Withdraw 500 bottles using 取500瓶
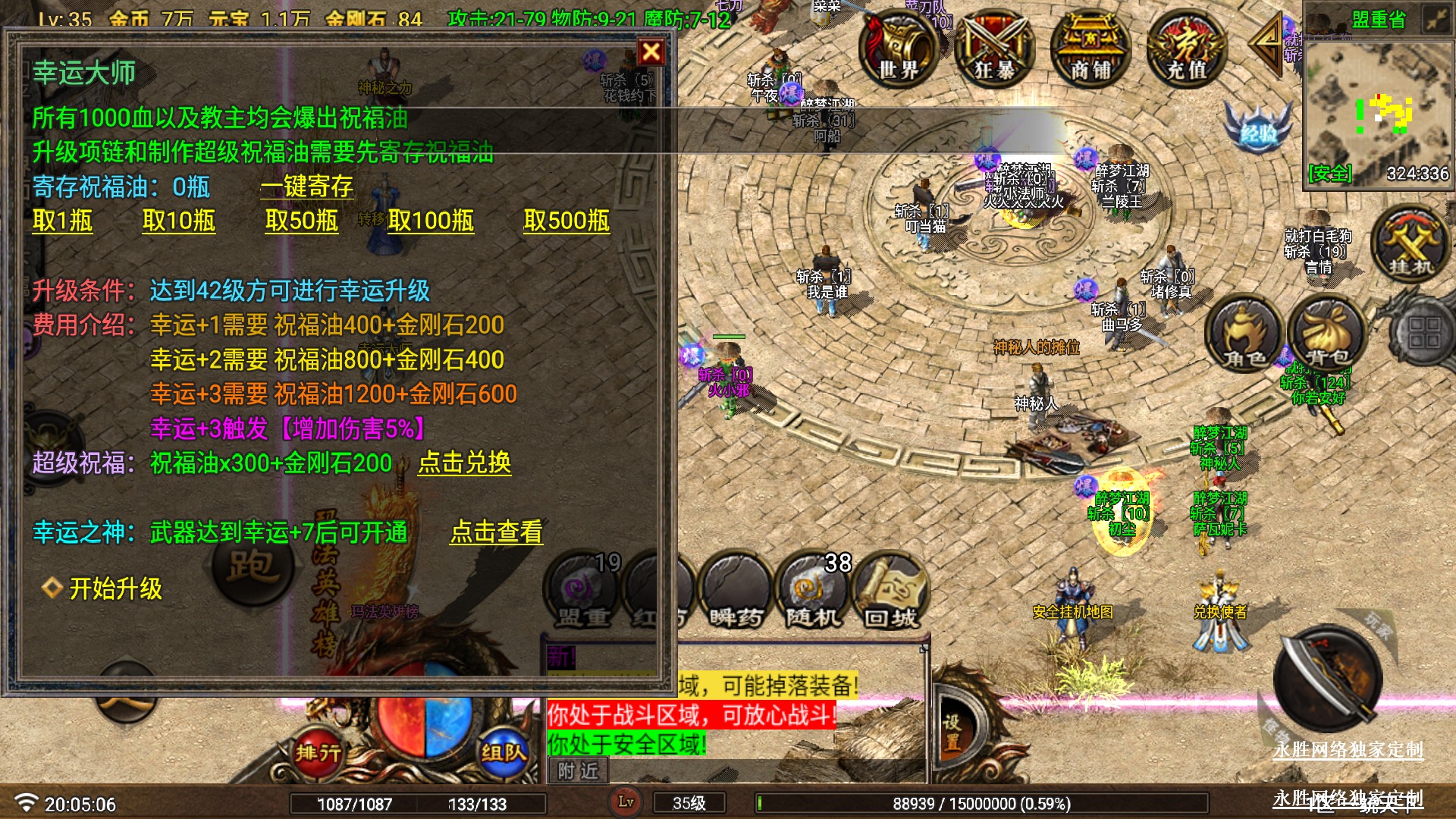The width and height of the screenshot is (1456, 819). (x=566, y=221)
